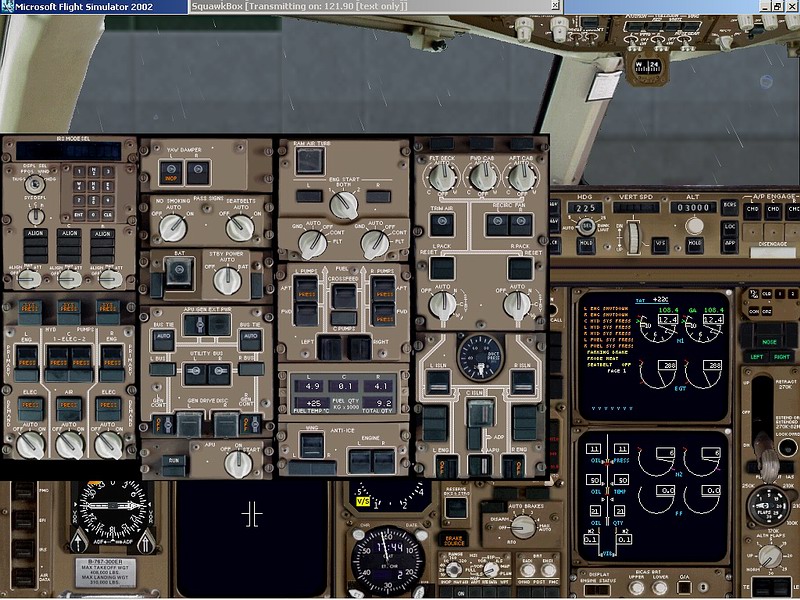The image size is (800, 600).
Task: Turn the APU start selector knob
Action: [x=239, y=462]
